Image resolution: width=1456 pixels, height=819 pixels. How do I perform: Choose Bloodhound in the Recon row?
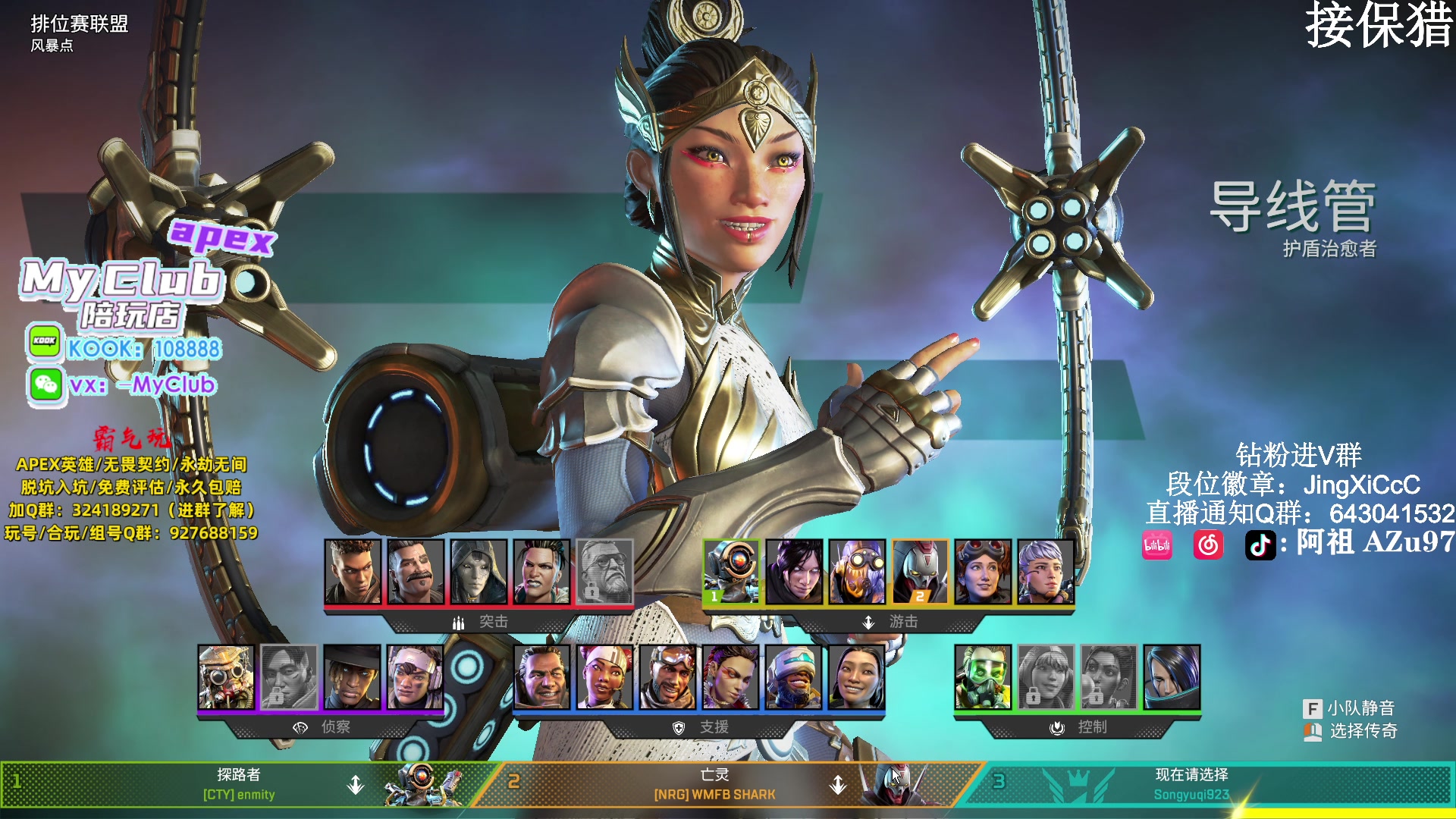tap(226, 676)
